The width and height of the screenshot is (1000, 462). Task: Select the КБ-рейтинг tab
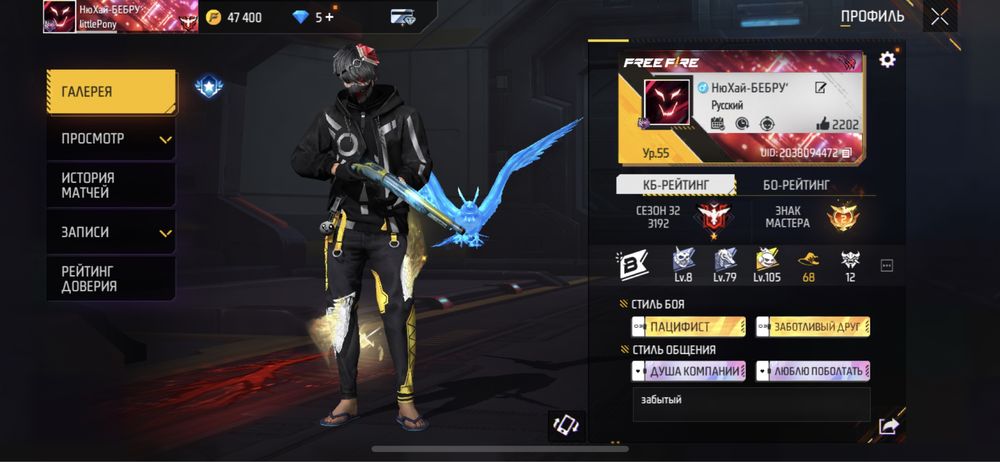[675, 184]
